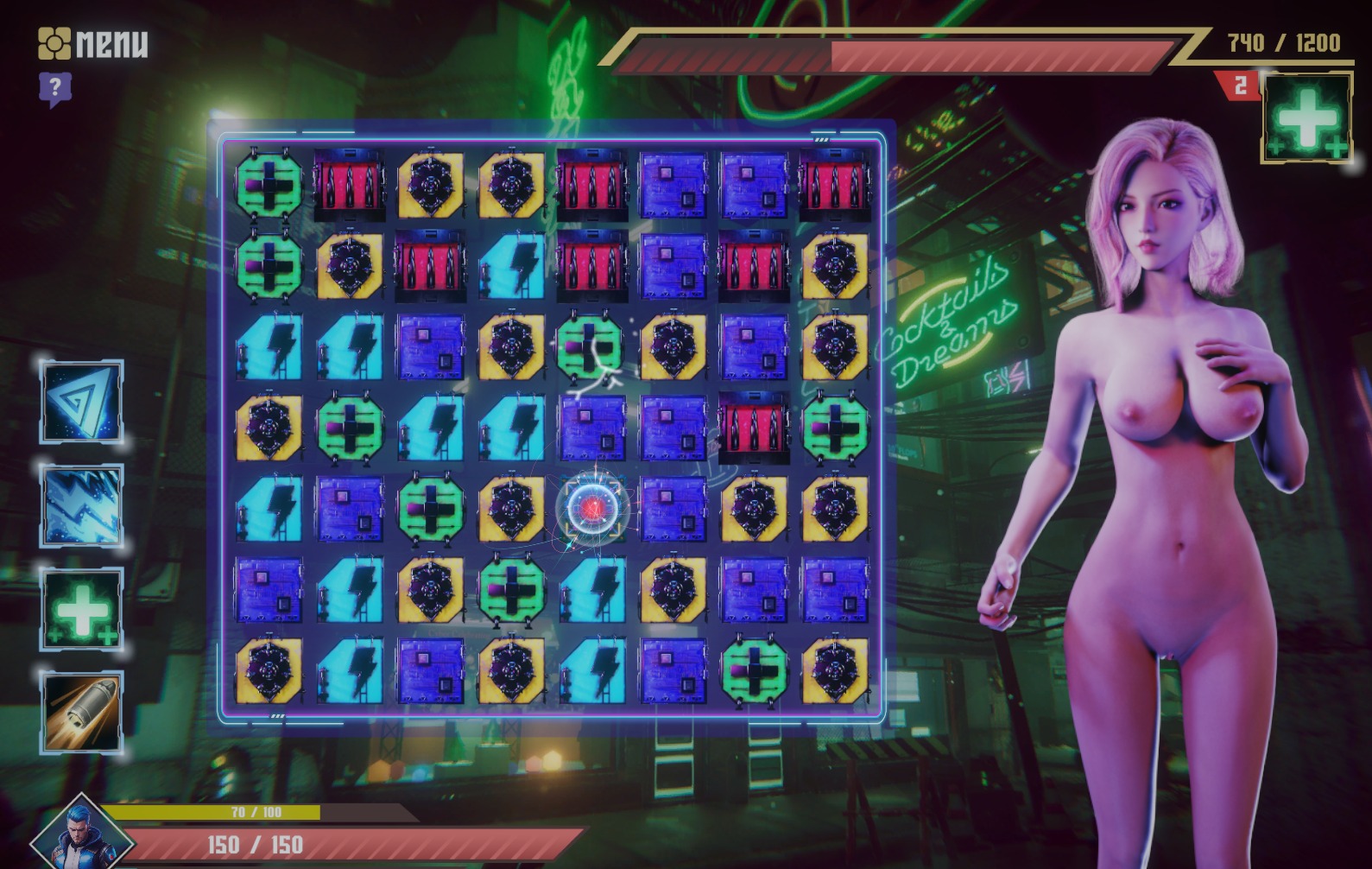
Task: Activate the green cross heal ability
Action: coord(82,609)
